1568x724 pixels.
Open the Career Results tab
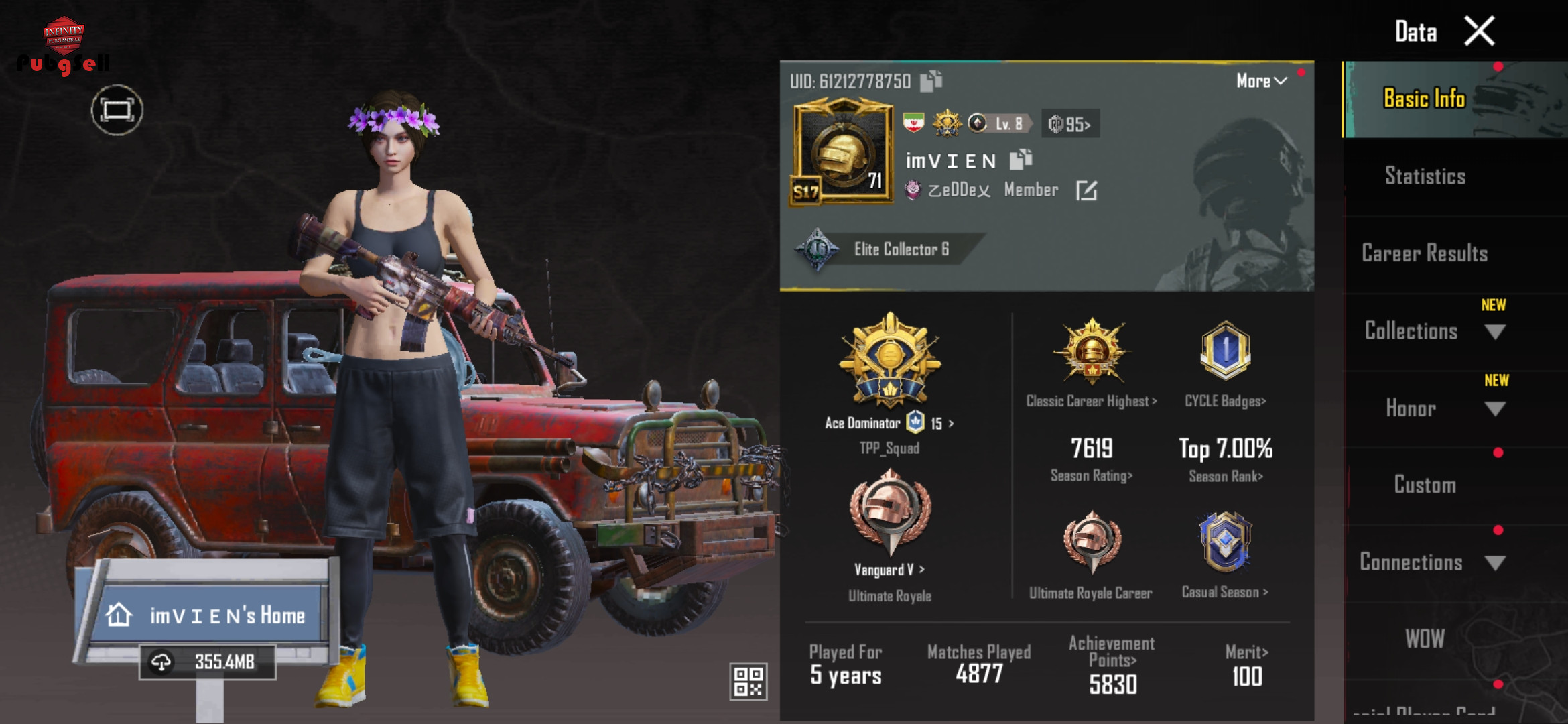click(1425, 253)
